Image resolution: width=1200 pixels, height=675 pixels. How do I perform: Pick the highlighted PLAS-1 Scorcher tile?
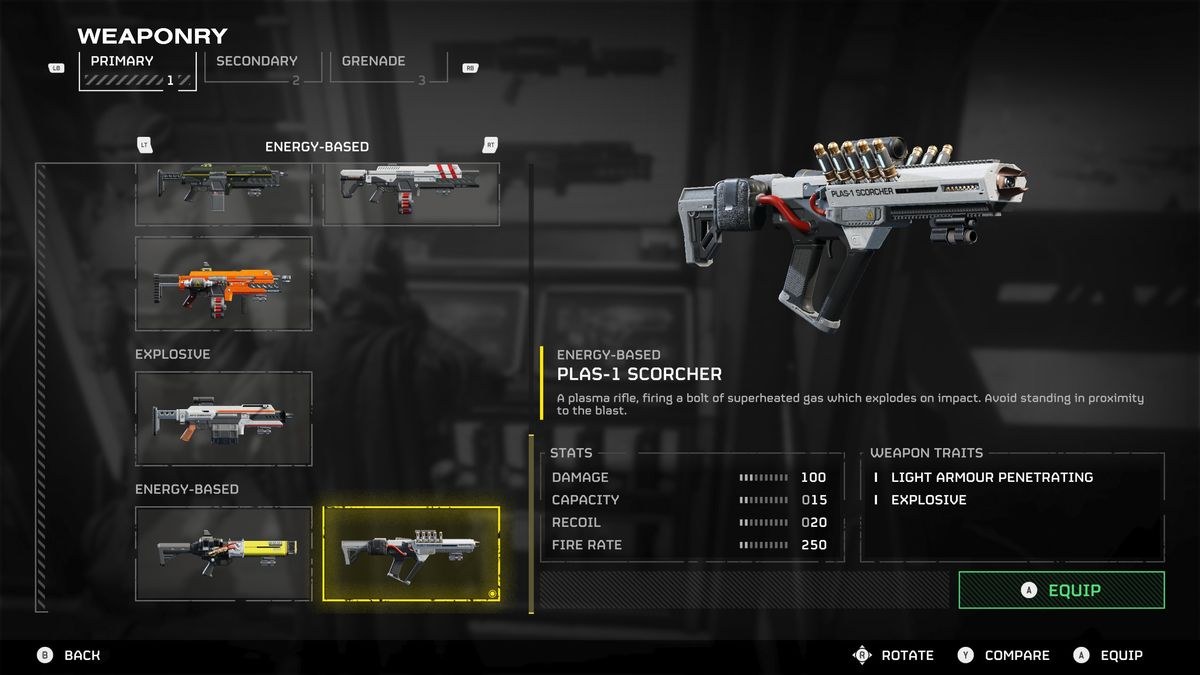(411, 553)
